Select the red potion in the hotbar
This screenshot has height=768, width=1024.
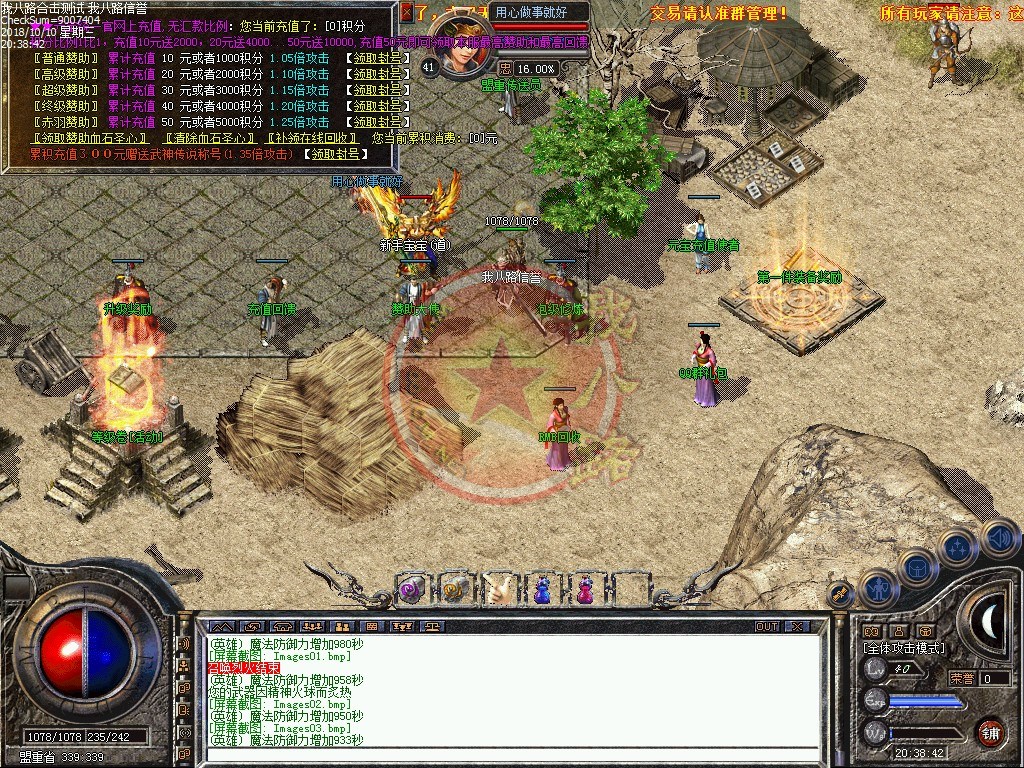point(584,589)
